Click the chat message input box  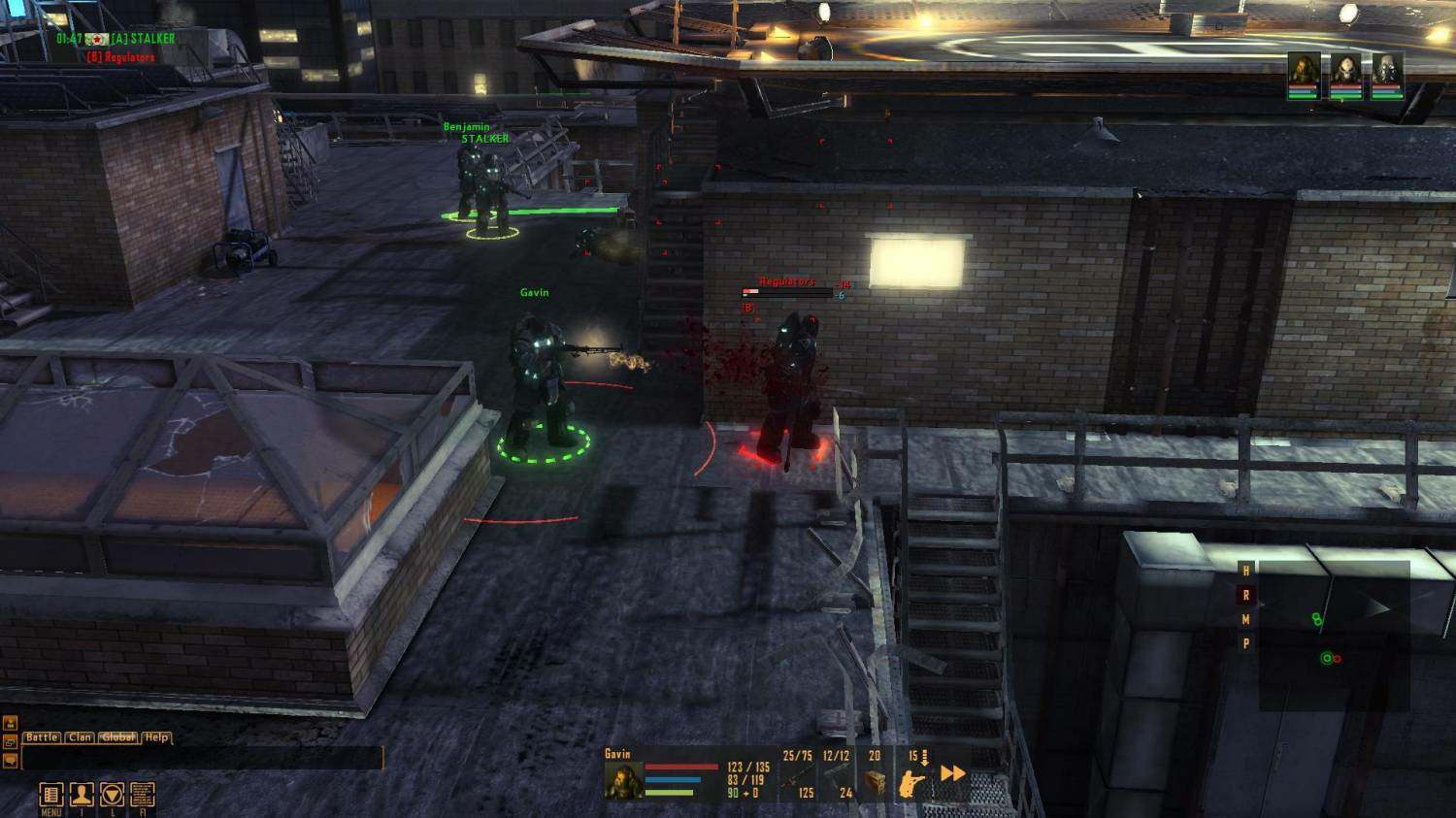[202, 758]
